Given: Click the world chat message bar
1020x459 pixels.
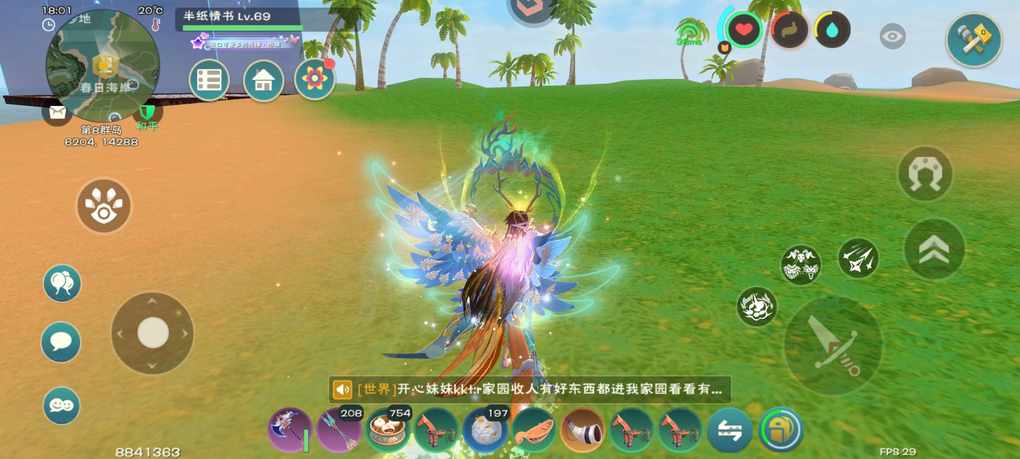Looking at the screenshot, I should [530, 389].
